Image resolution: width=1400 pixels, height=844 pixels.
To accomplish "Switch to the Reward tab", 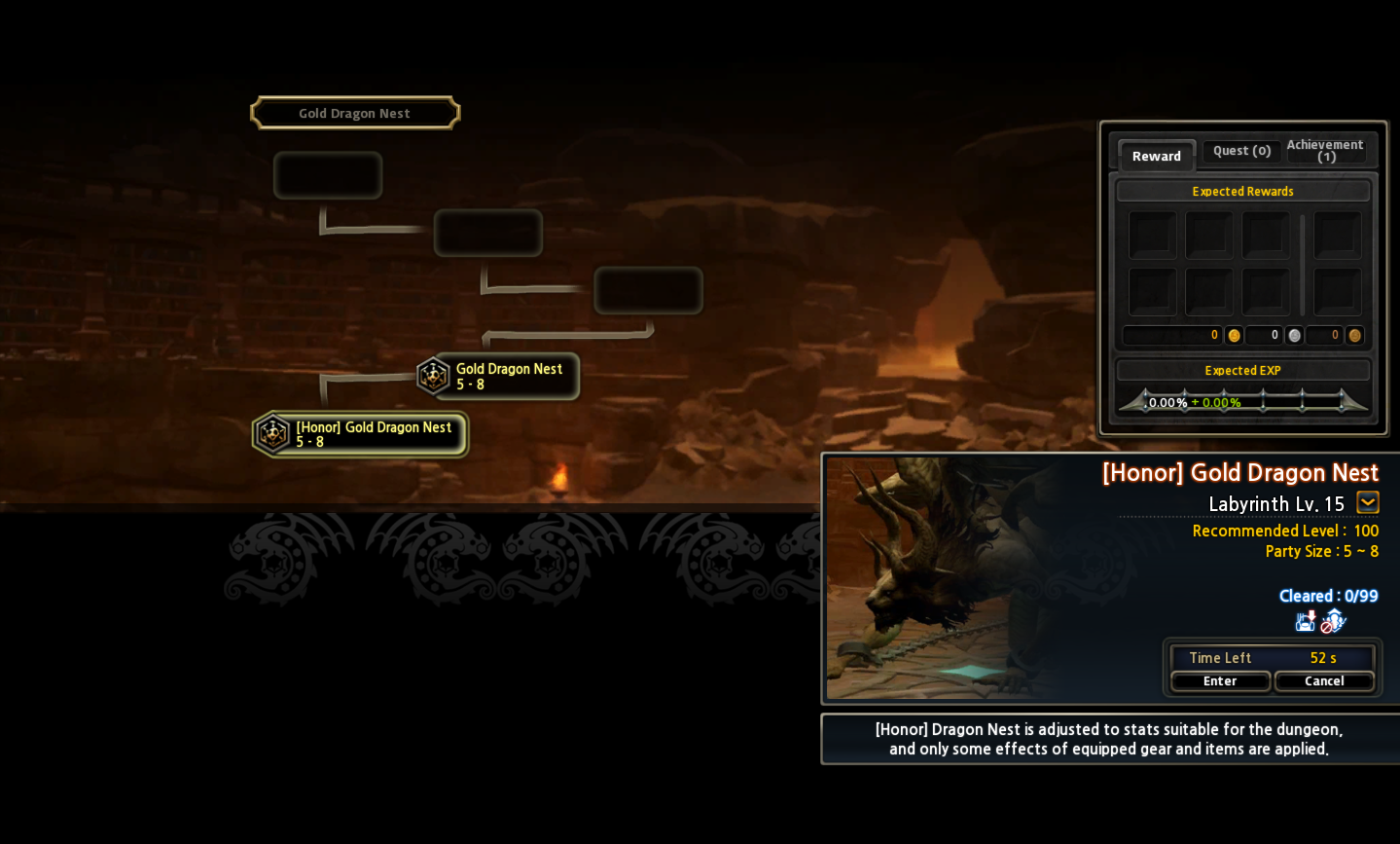I will point(1156,156).
